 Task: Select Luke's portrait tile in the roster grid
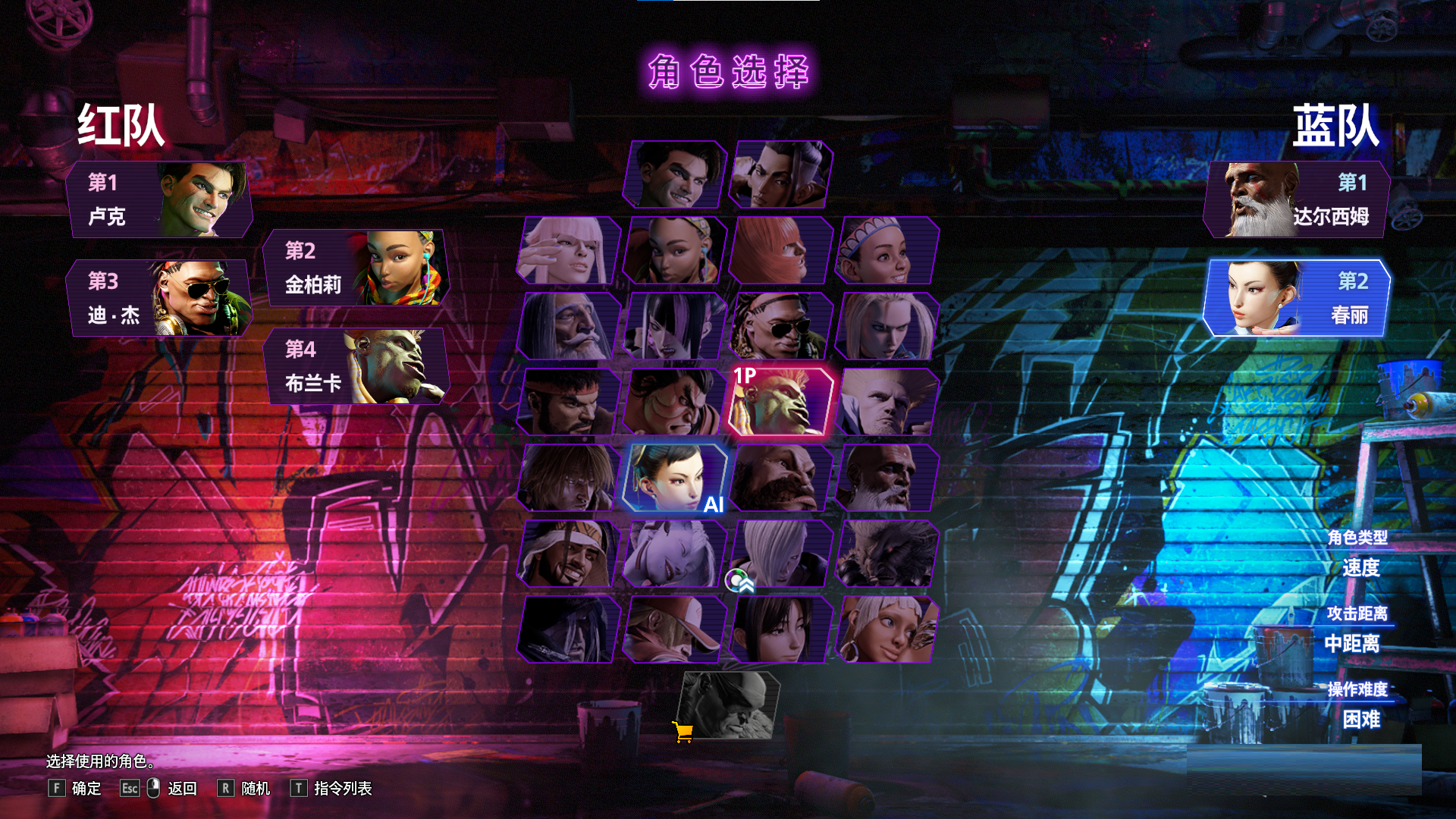[x=674, y=174]
